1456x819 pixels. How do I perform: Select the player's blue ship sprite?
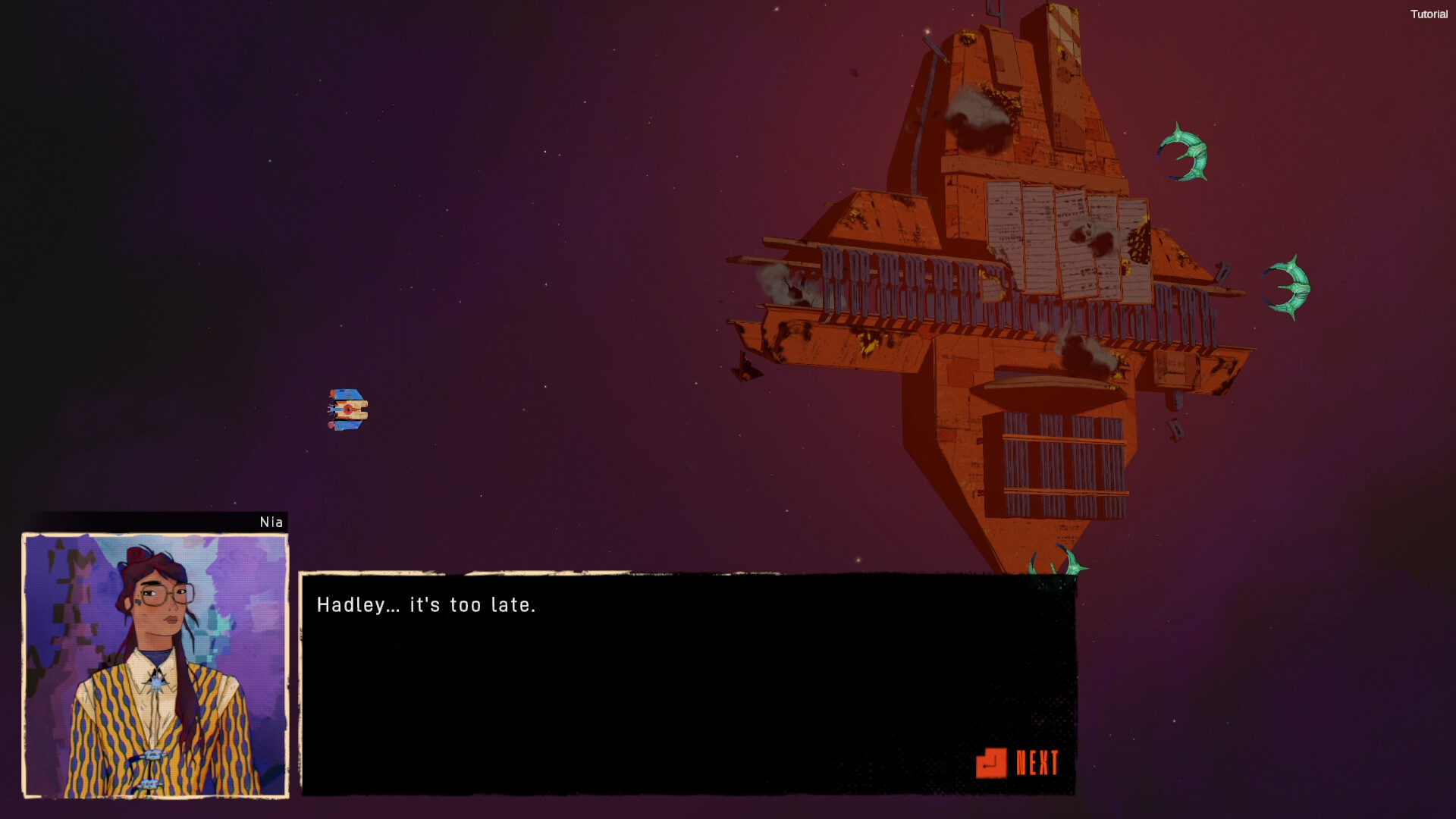point(349,408)
